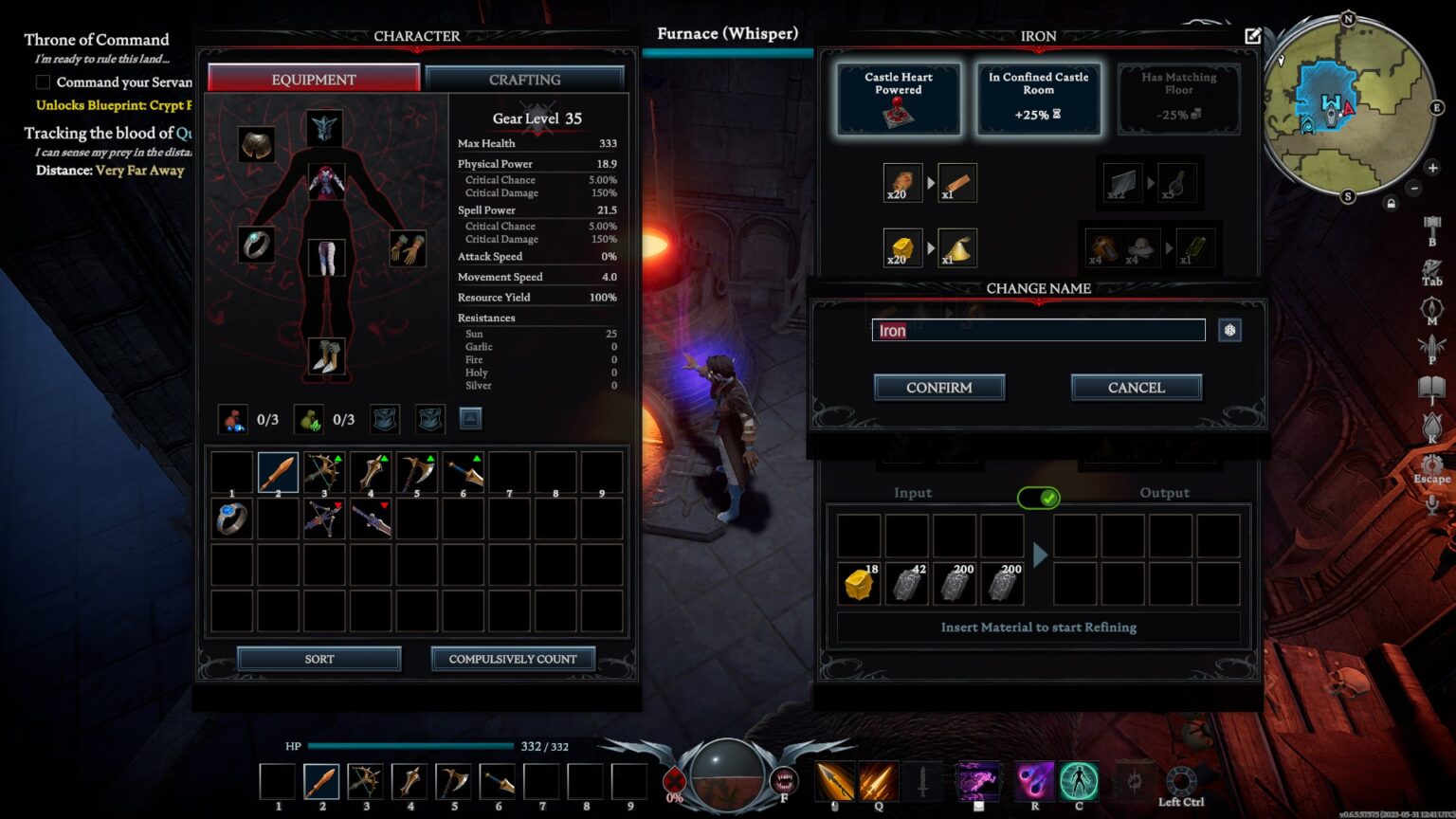Toggle the green input-output switch
Screen dimensions: 1456x819
pyautogui.click(x=1039, y=498)
